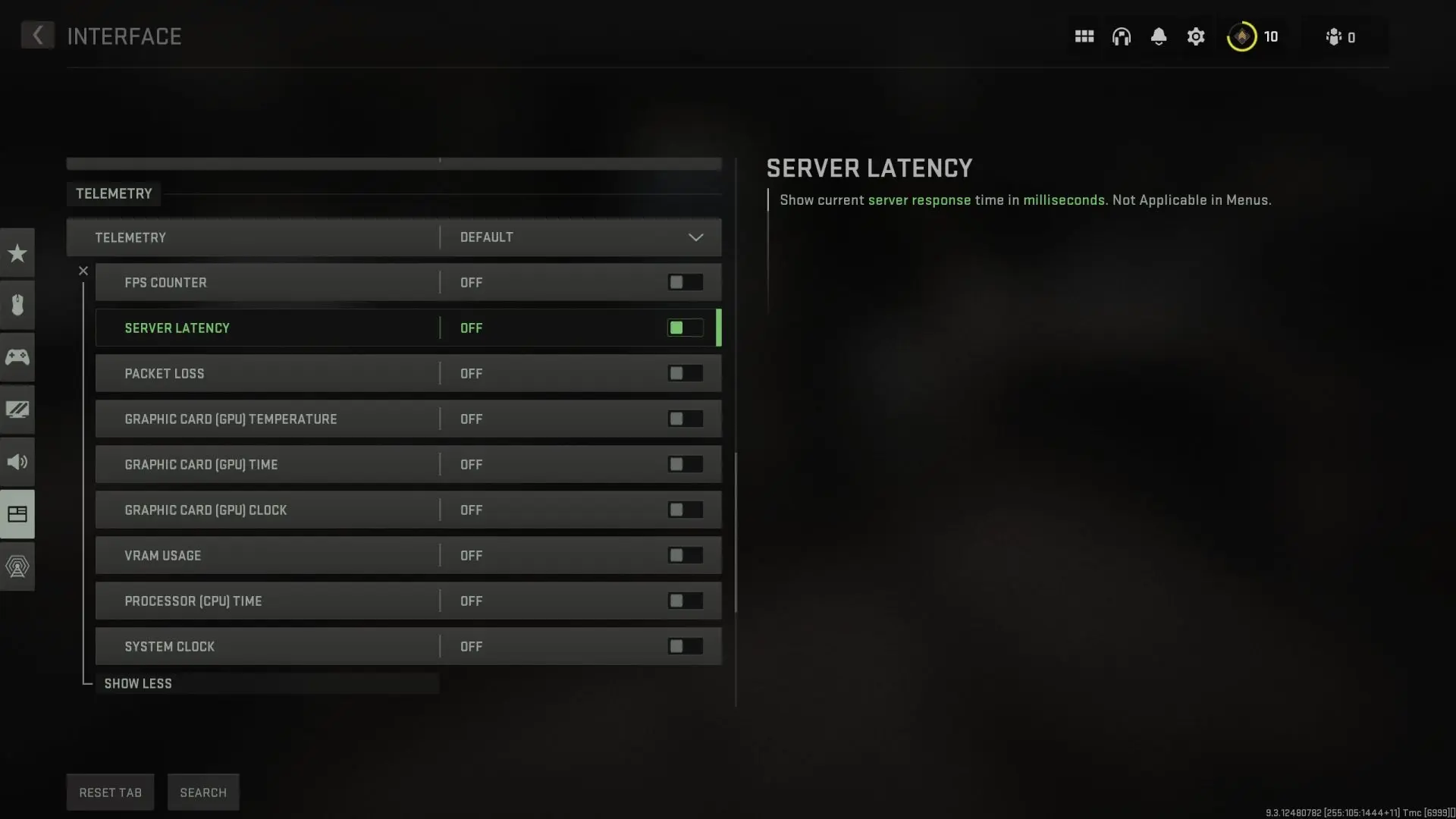Collapse telemetry options with Show Less

click(137, 683)
